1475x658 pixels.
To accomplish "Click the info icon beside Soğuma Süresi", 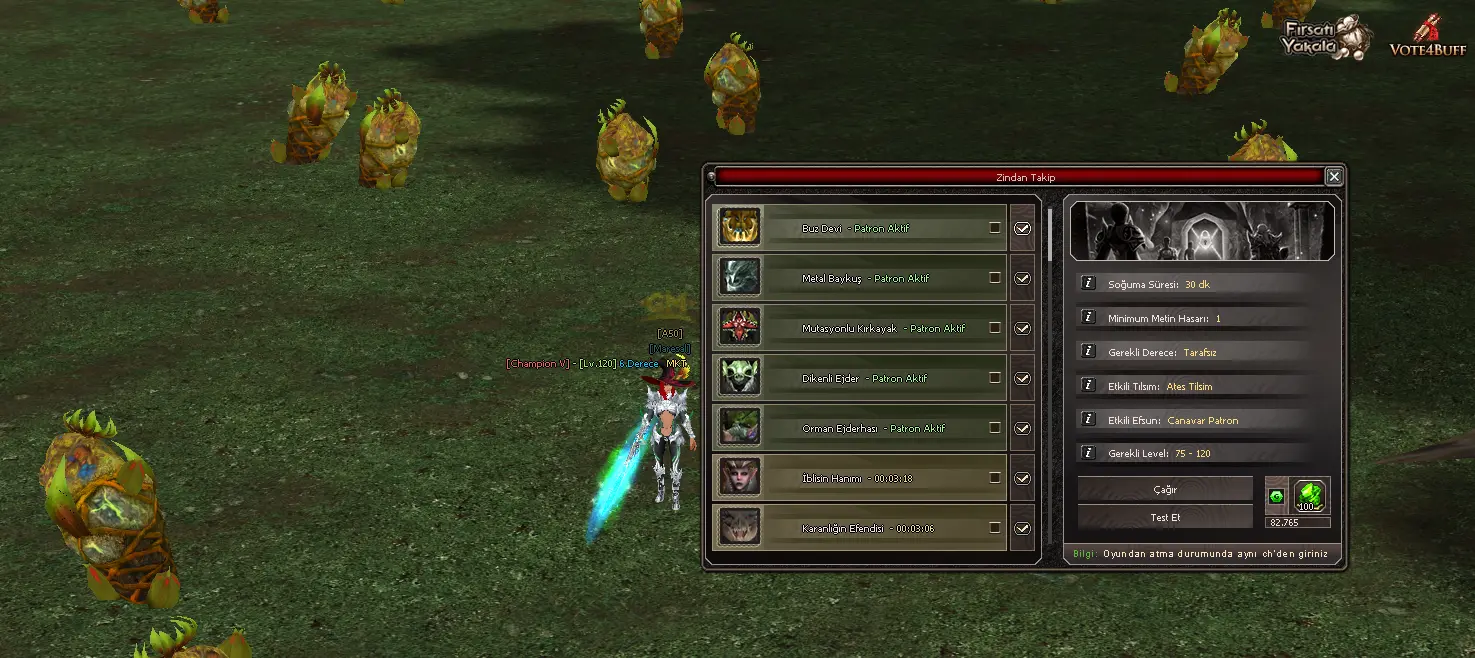I will [1088, 284].
